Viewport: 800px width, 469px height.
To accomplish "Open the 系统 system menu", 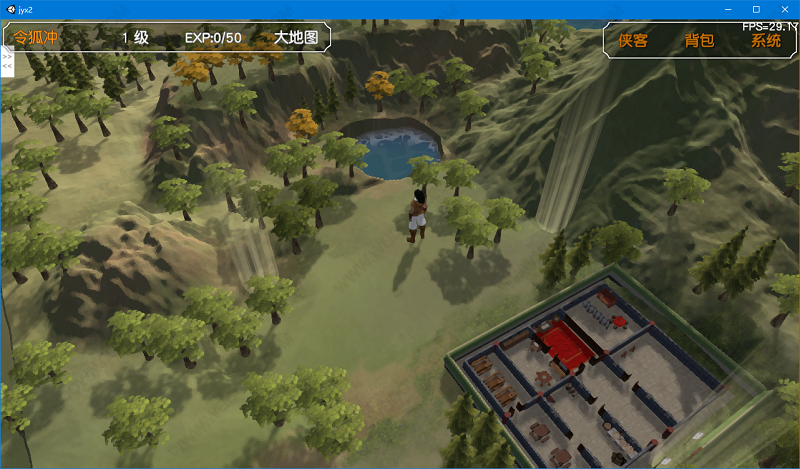I will pos(766,41).
